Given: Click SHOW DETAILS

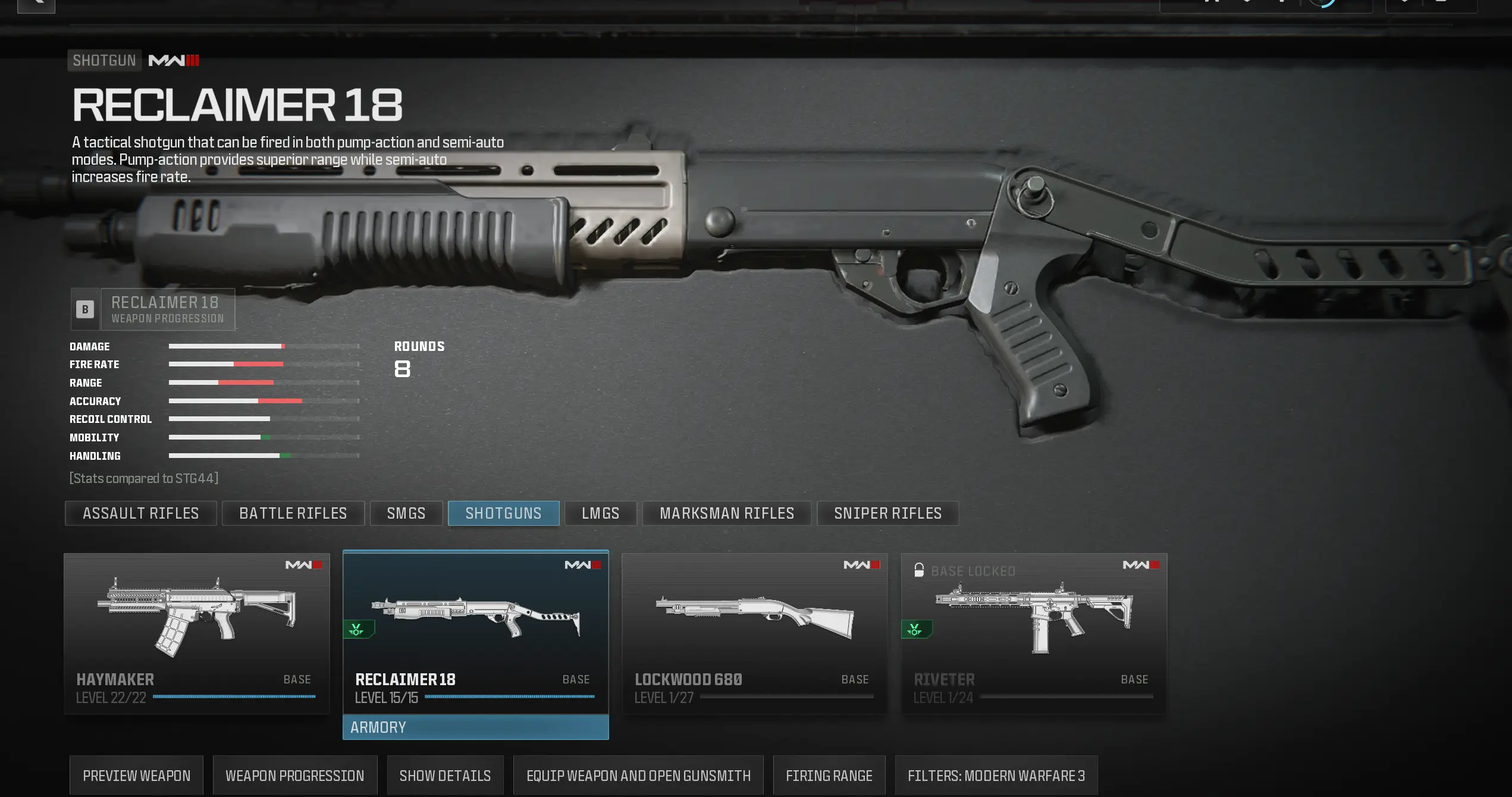Looking at the screenshot, I should [445, 775].
